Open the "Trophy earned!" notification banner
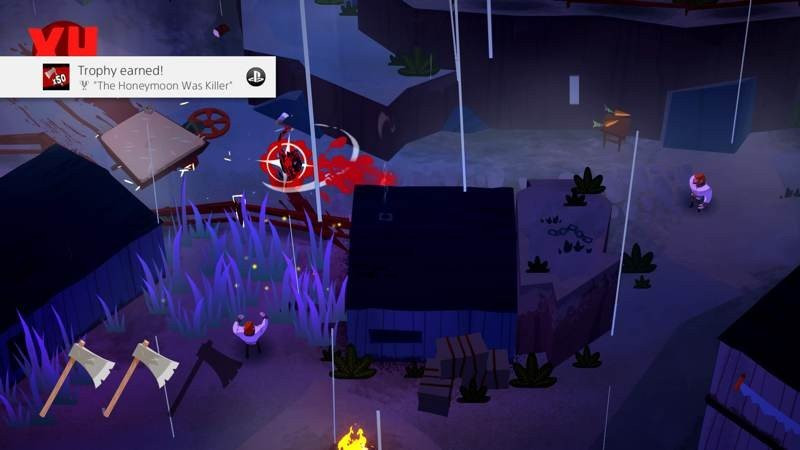 coord(150,77)
